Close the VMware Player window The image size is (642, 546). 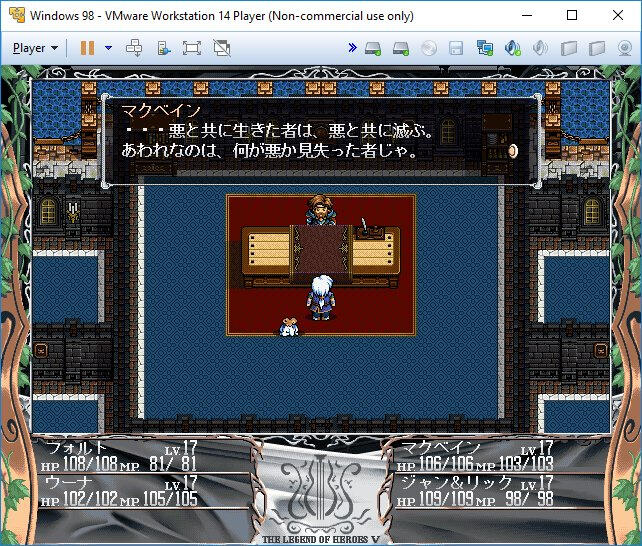[617, 16]
